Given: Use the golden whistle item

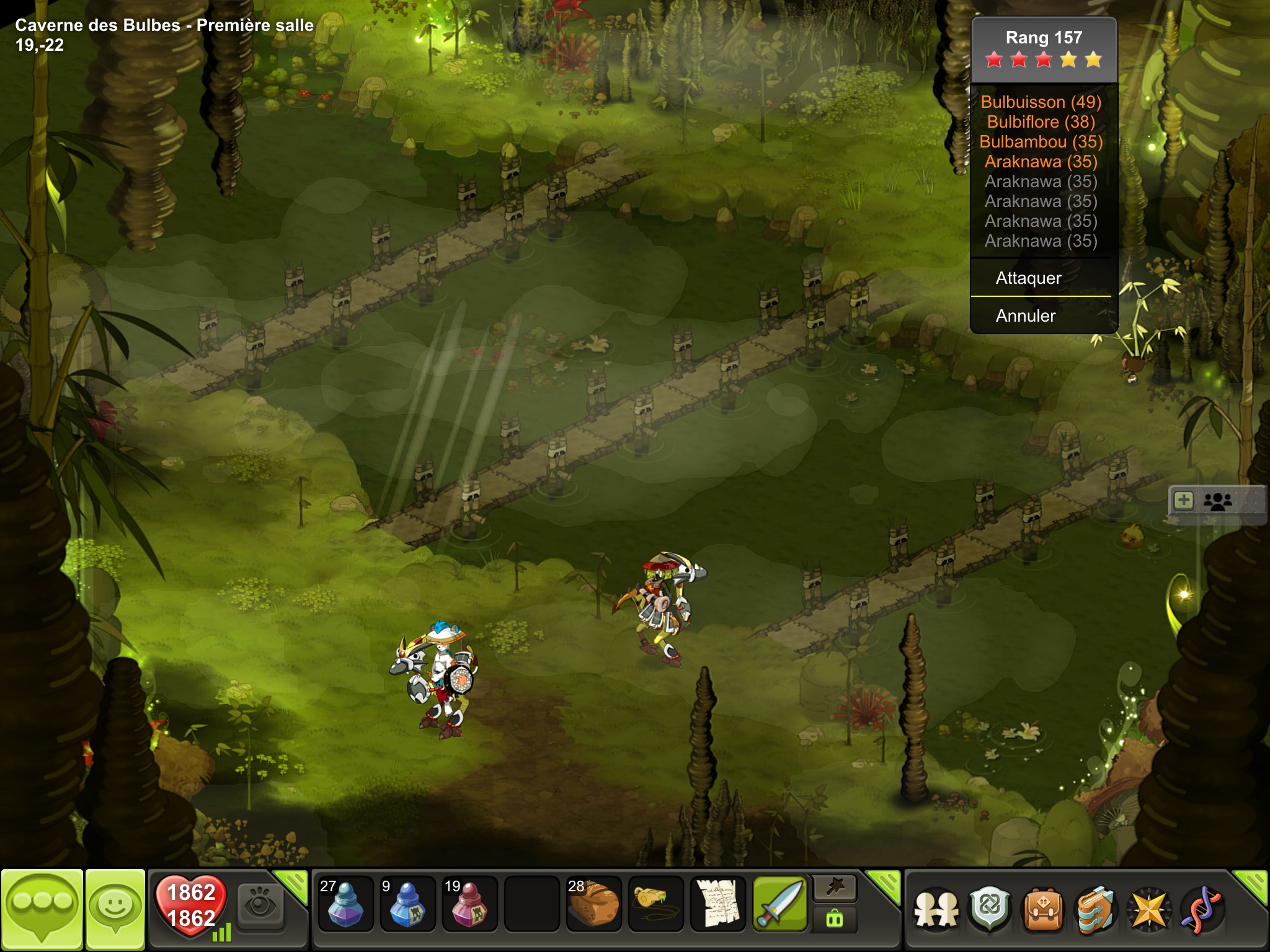Looking at the screenshot, I should [x=655, y=904].
